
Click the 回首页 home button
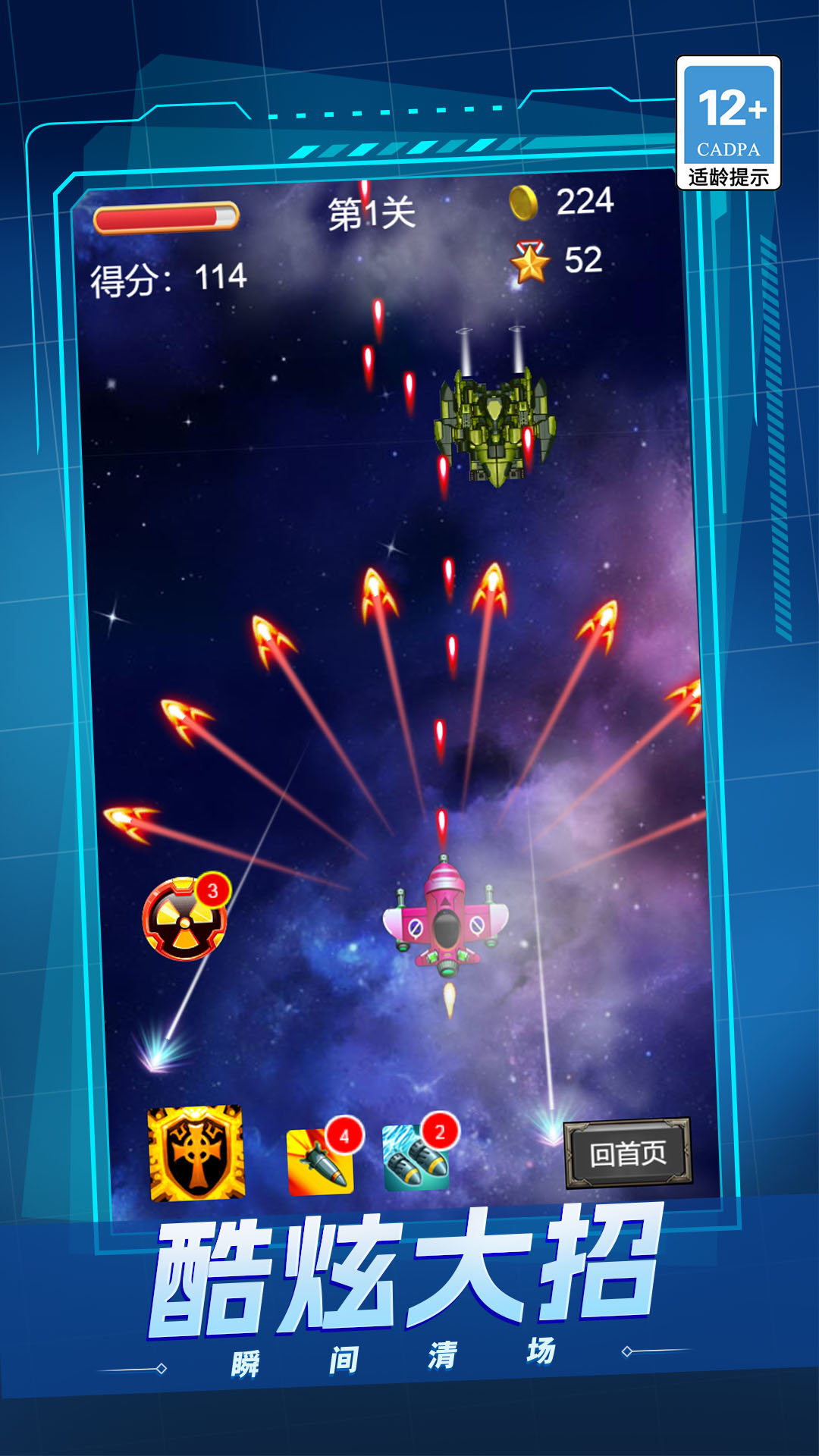pos(628,1153)
